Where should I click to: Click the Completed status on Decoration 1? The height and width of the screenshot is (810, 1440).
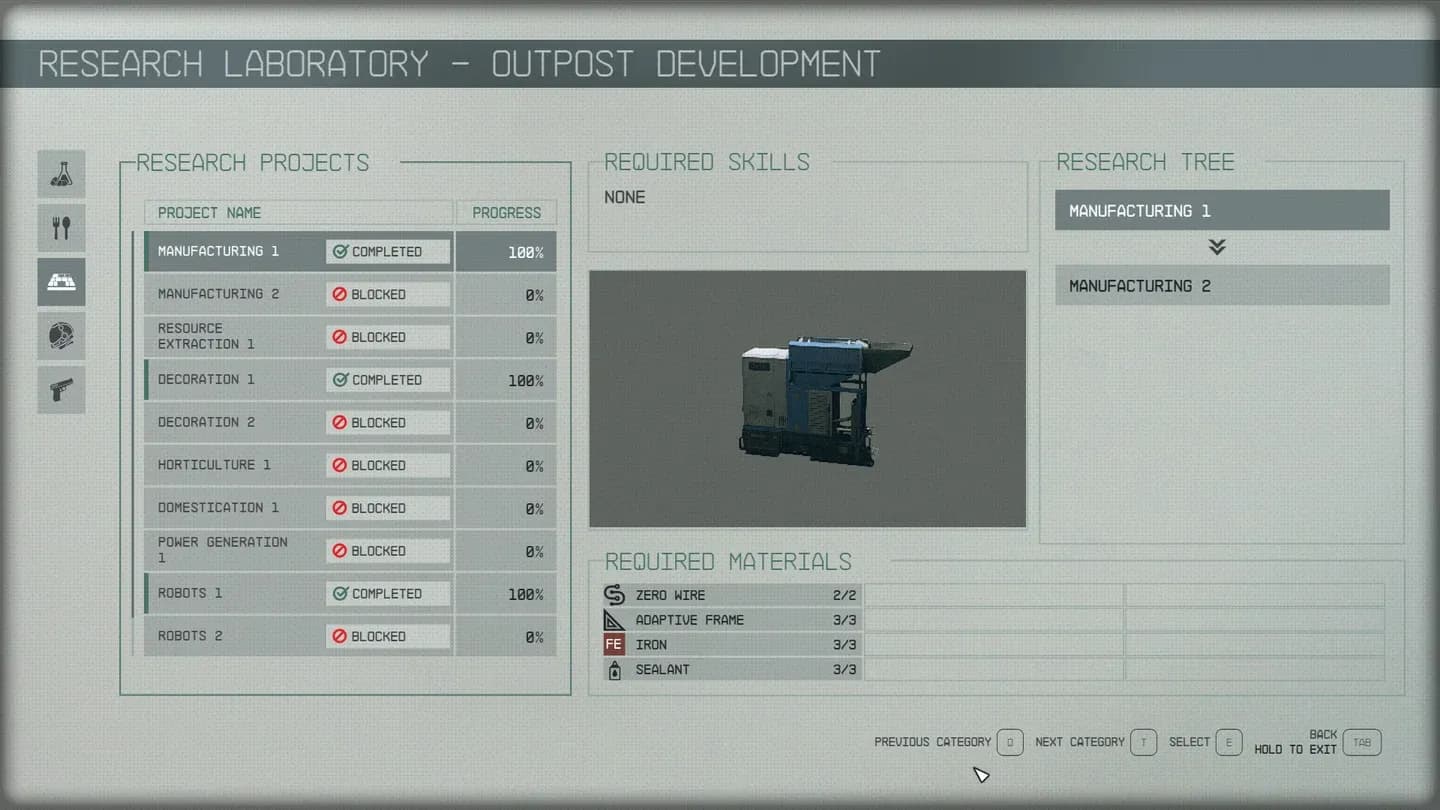coord(387,380)
